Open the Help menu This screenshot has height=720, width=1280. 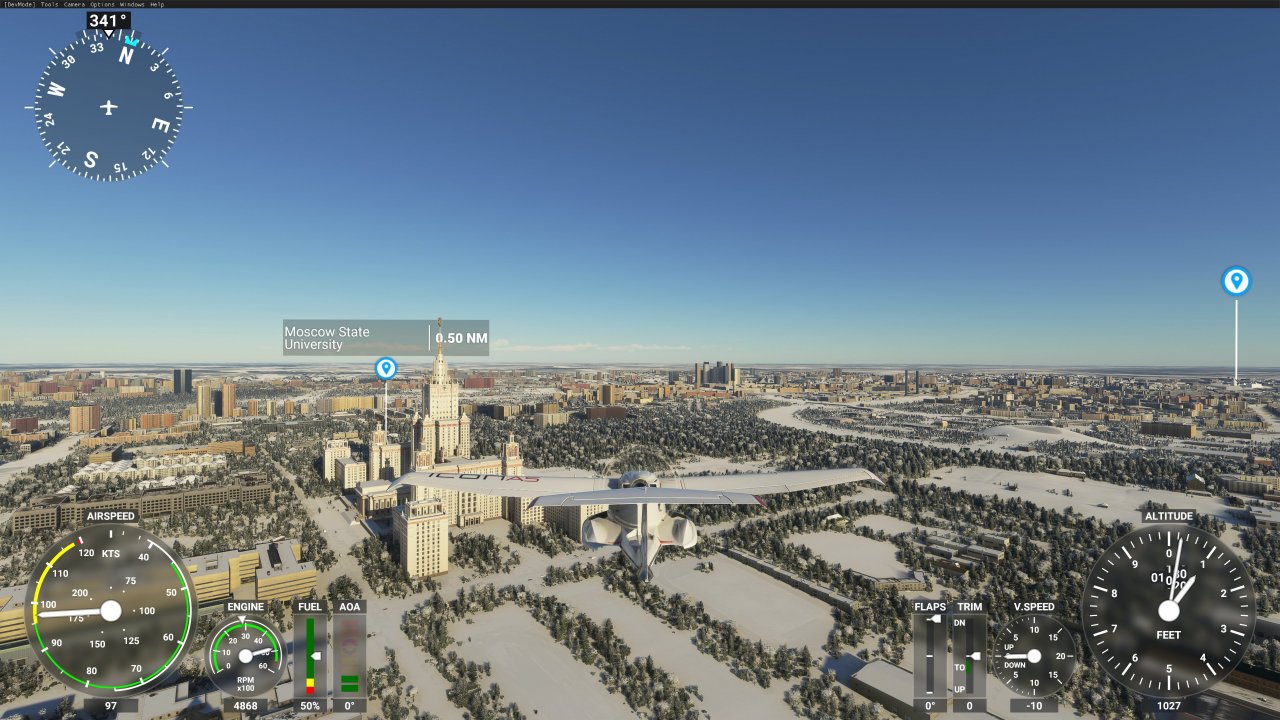pyautogui.click(x=156, y=4)
